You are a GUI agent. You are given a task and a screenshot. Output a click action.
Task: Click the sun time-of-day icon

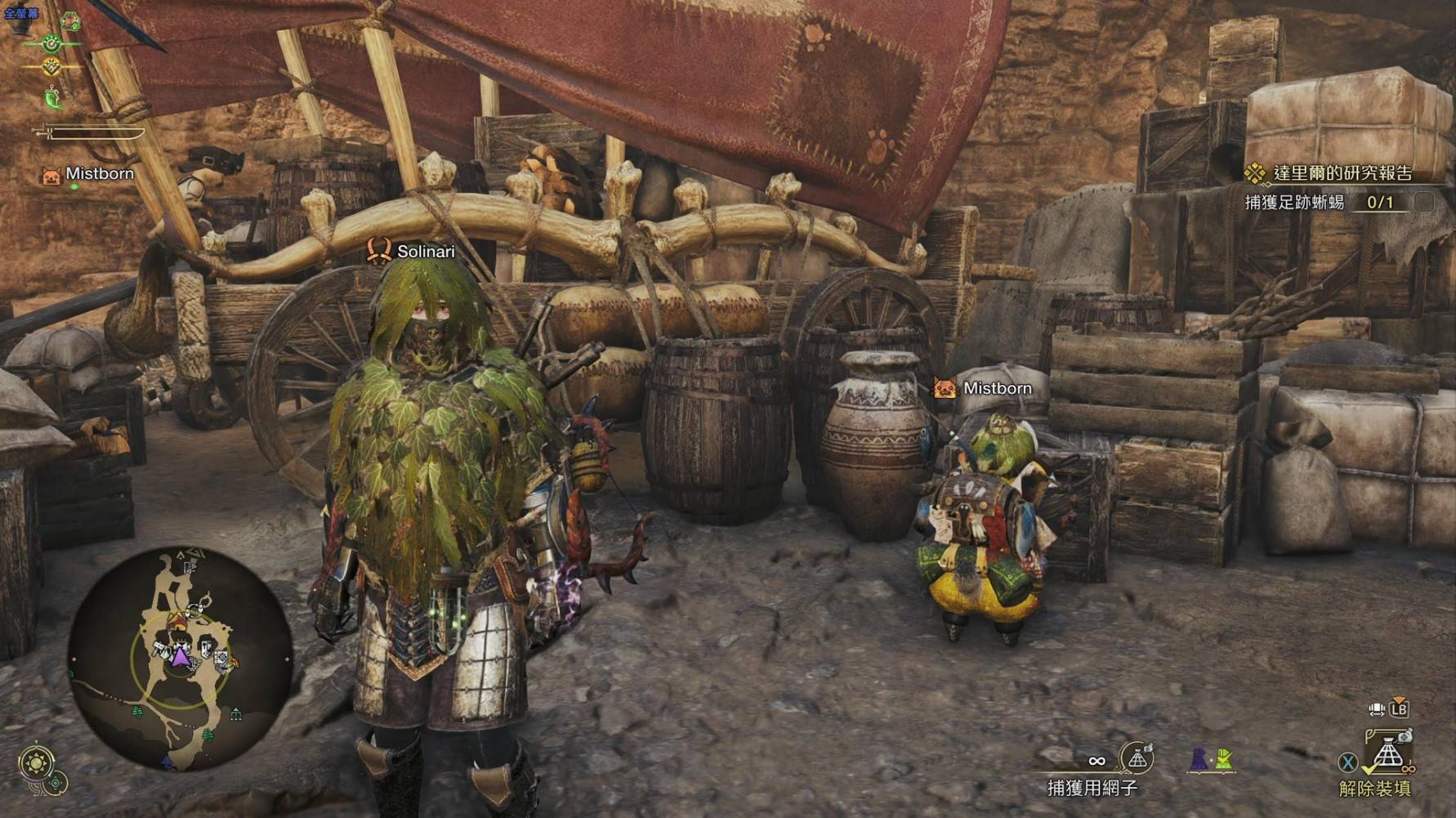[x=37, y=764]
